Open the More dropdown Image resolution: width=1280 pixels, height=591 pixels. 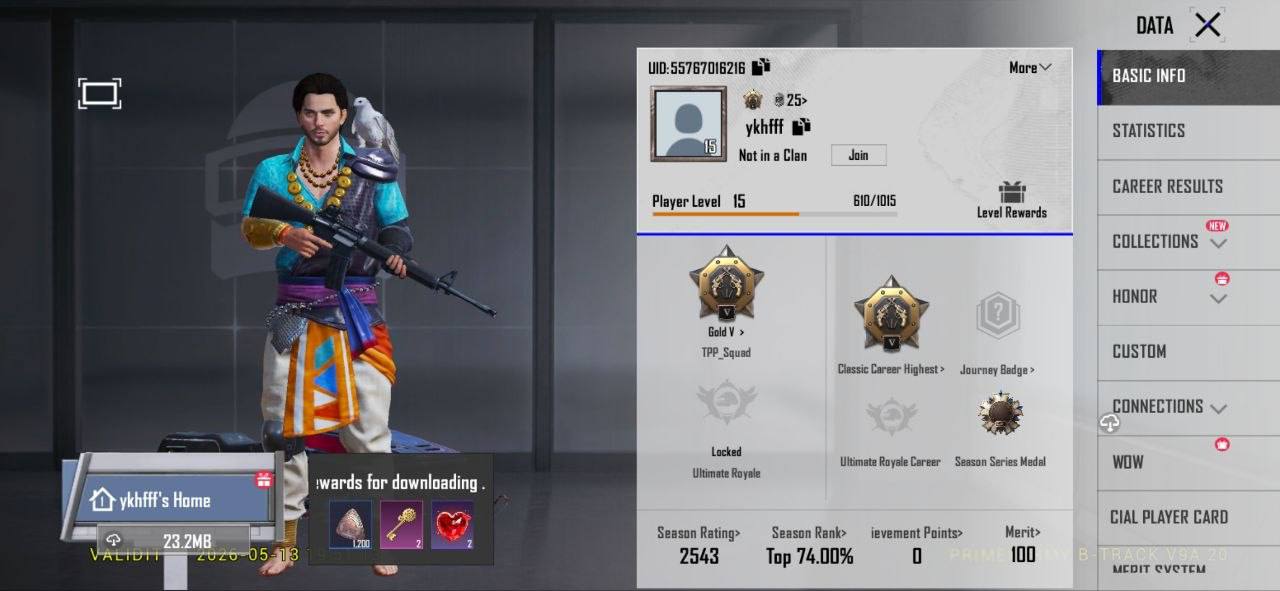click(x=1030, y=68)
